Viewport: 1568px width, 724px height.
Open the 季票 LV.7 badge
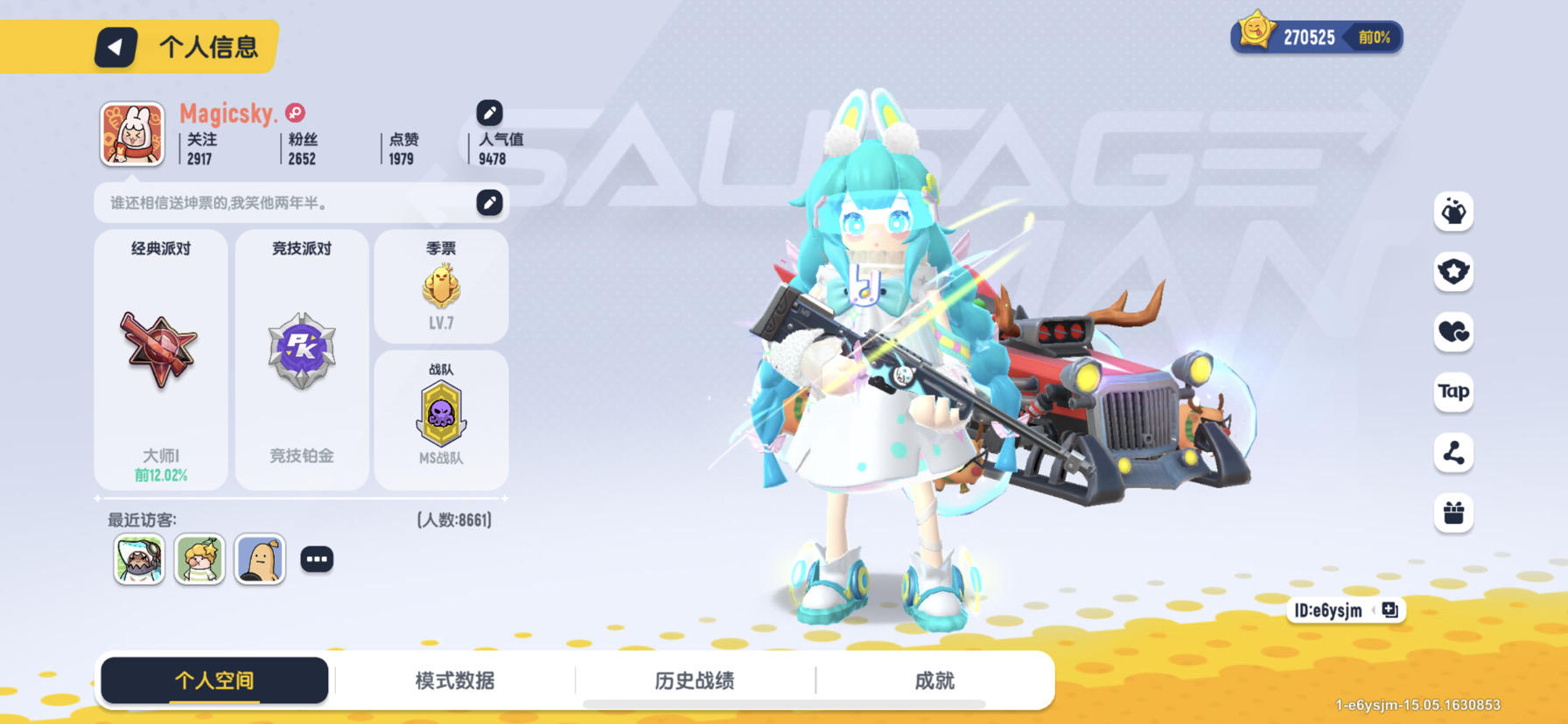point(442,286)
